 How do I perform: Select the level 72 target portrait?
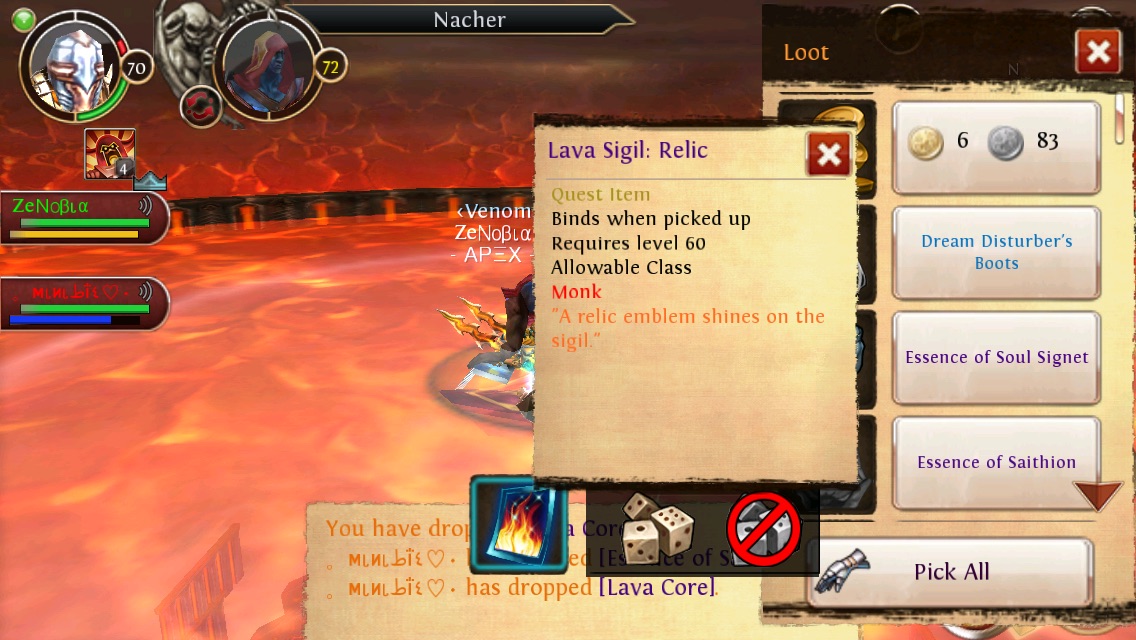(x=266, y=68)
